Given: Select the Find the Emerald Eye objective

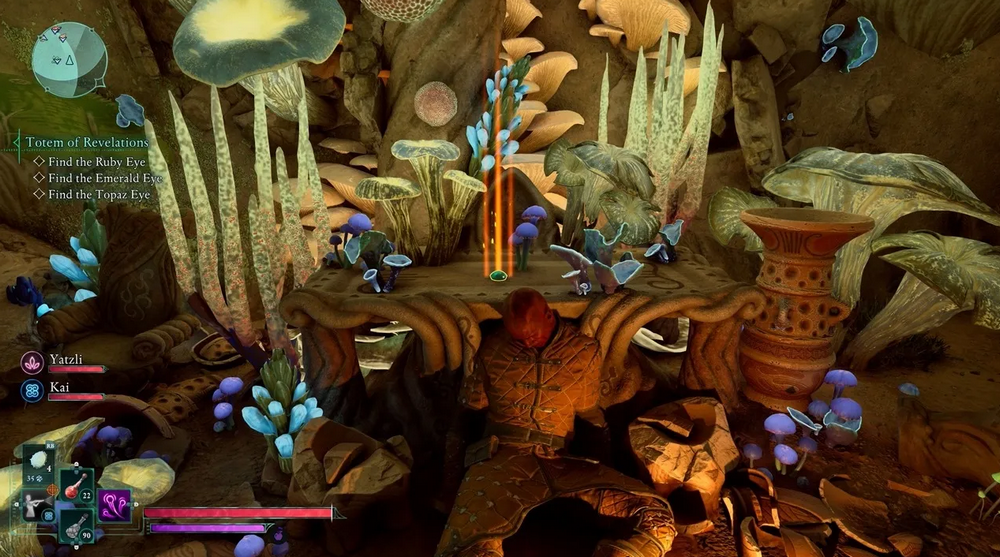Looking at the screenshot, I should coord(104,178).
